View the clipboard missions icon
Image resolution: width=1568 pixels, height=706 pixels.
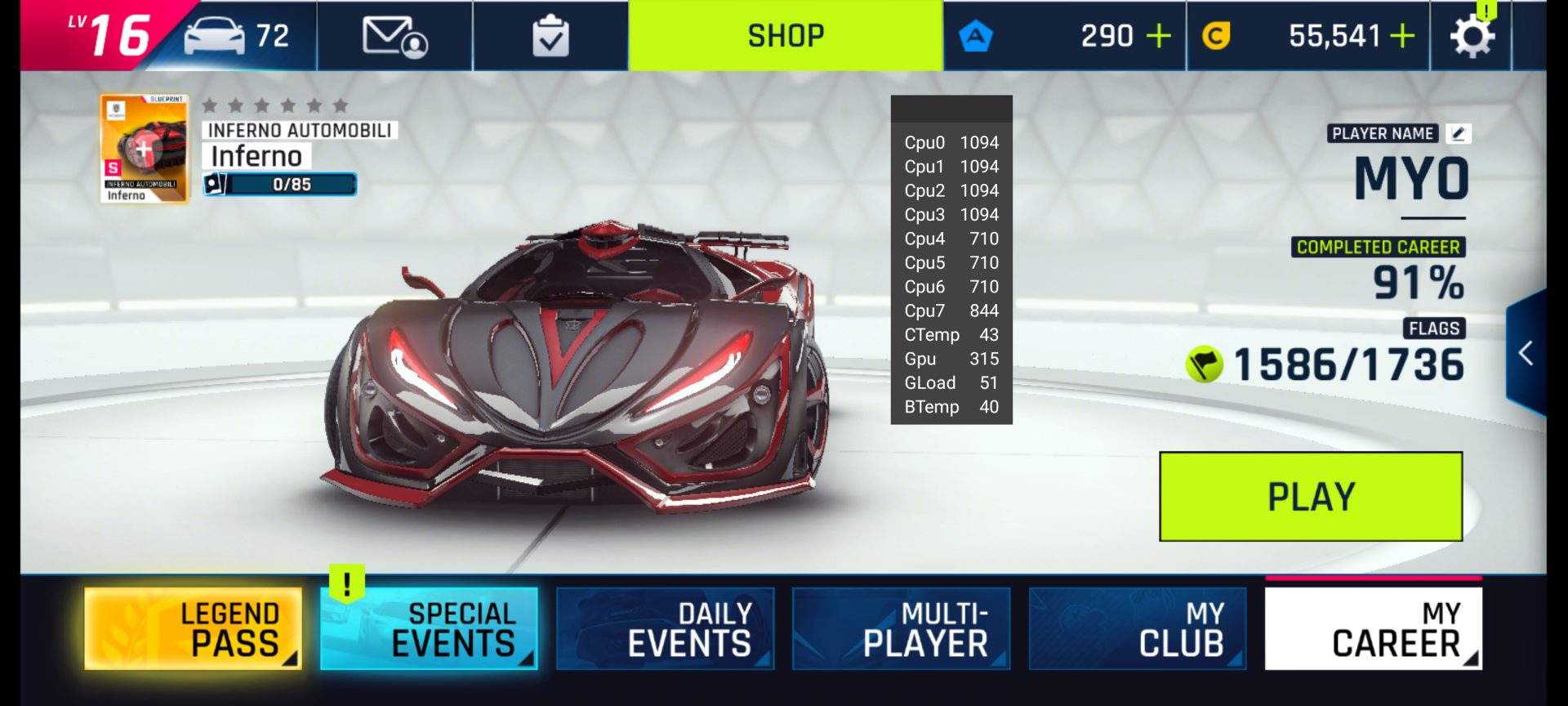[550, 36]
